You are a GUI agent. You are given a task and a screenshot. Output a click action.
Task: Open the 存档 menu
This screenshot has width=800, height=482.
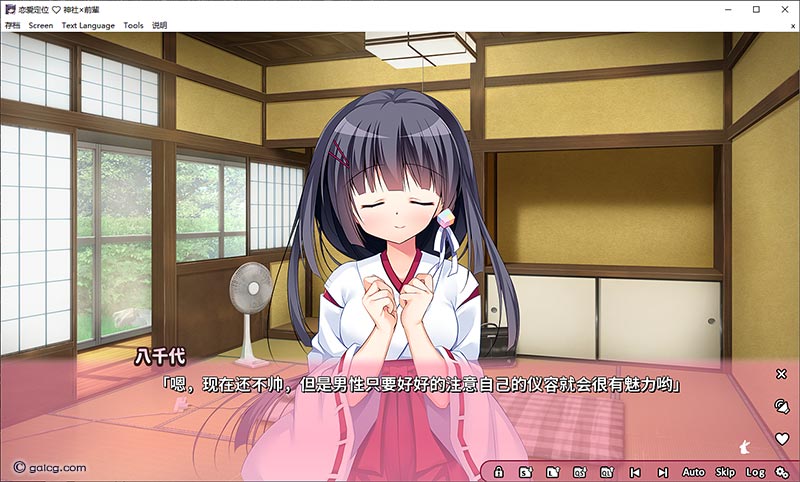13,25
